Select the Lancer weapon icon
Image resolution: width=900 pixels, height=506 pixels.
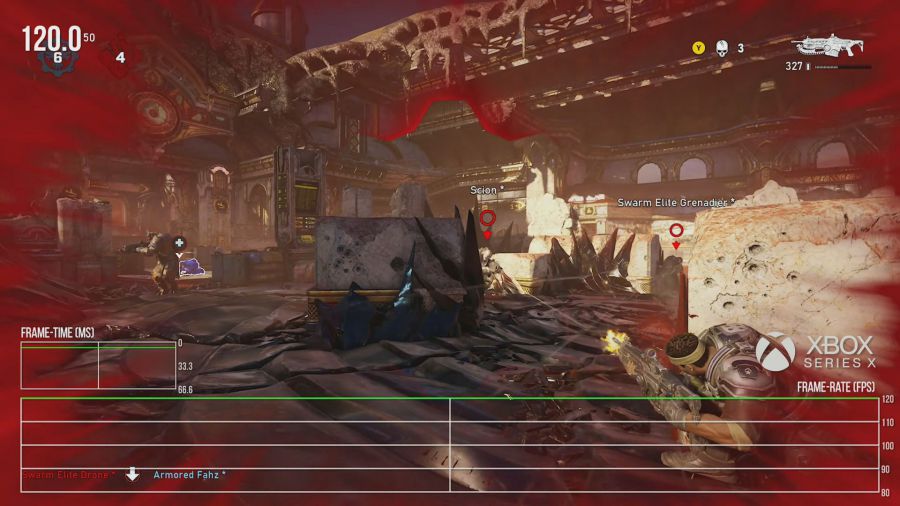click(831, 46)
